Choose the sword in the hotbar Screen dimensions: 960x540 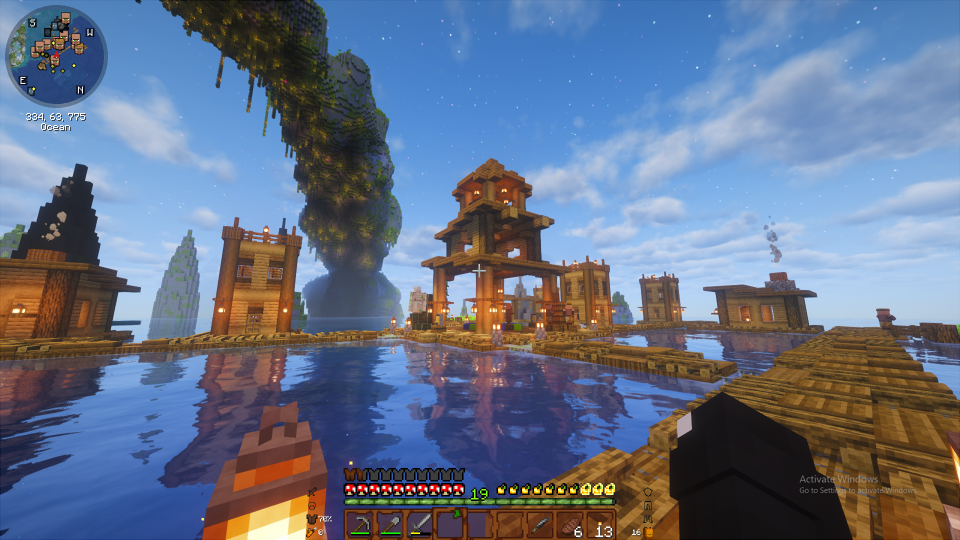coord(420,524)
